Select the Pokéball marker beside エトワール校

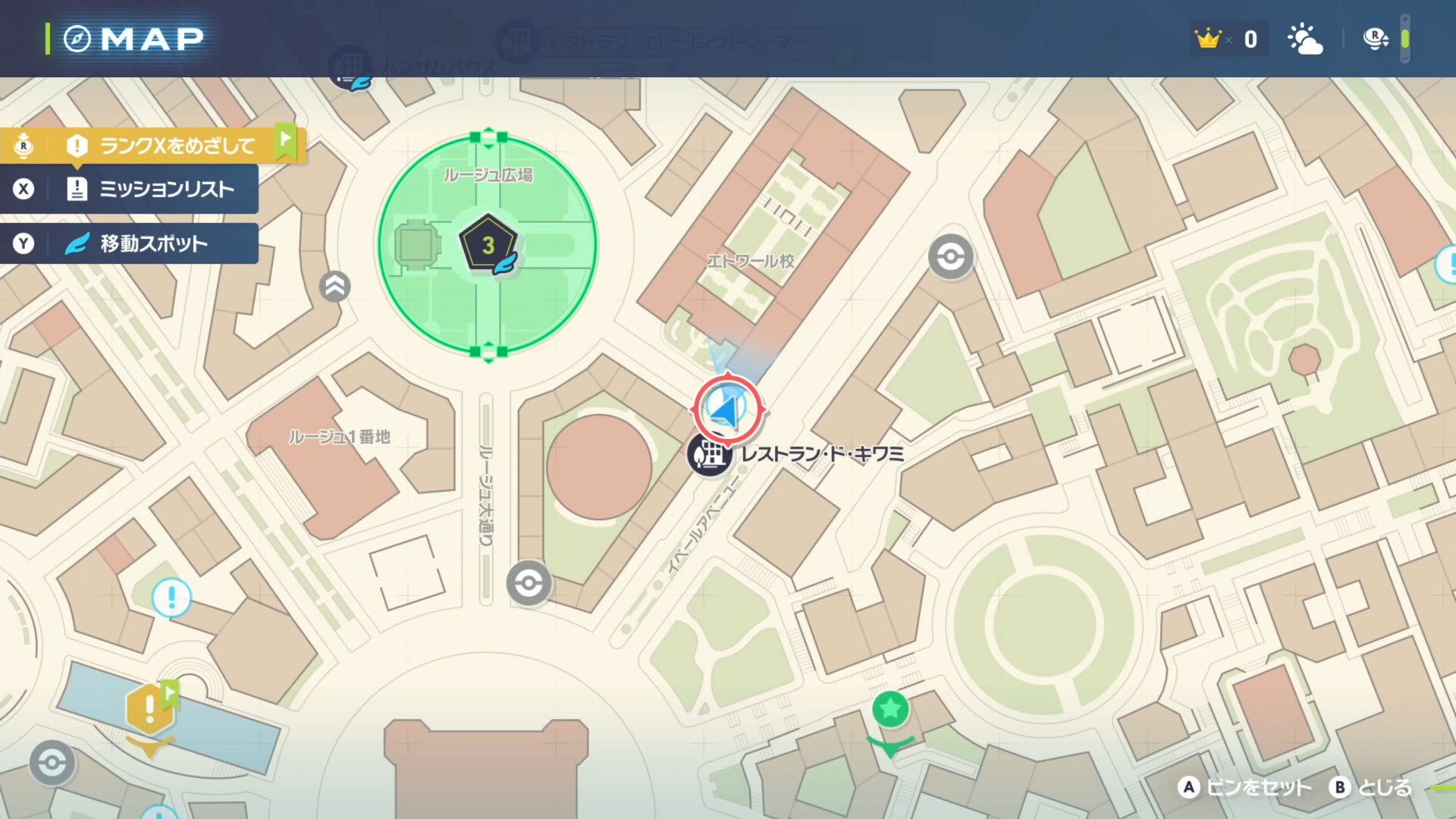coord(950,257)
